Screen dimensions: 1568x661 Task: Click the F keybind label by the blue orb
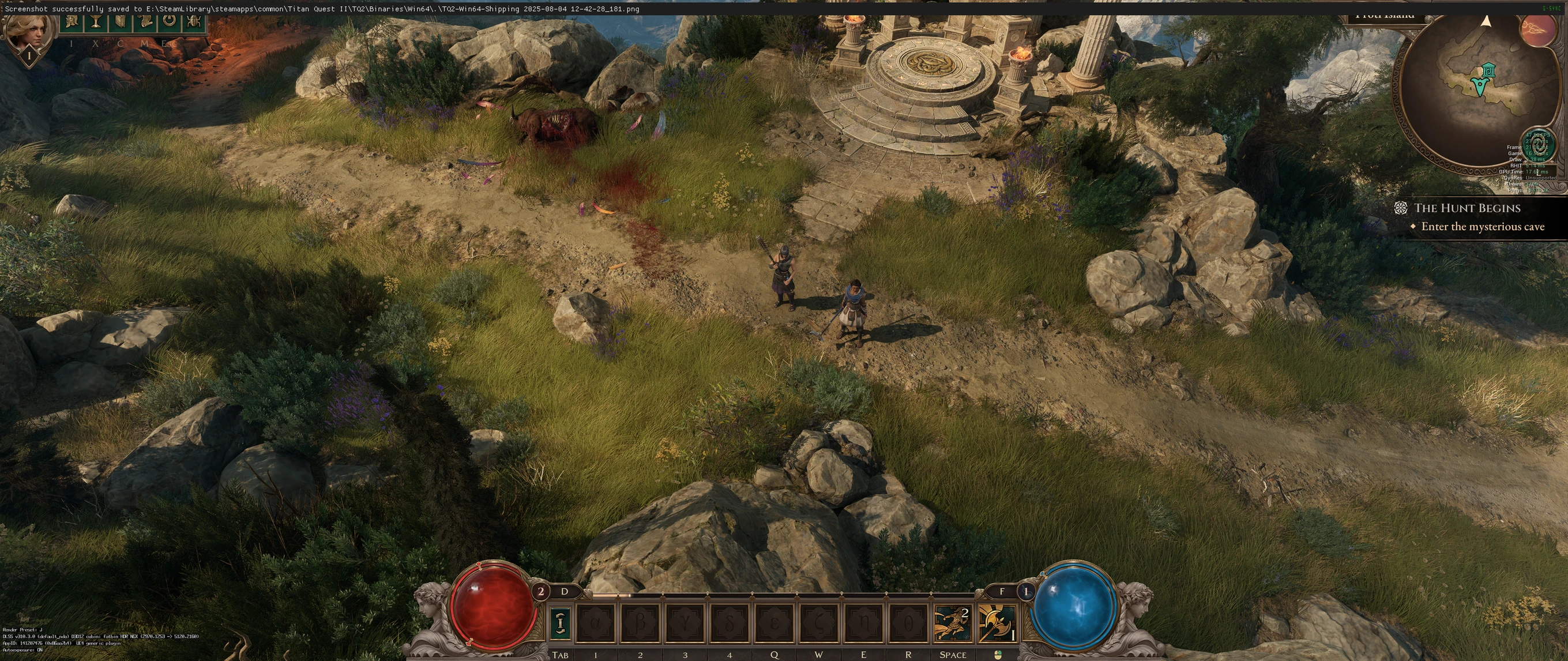click(x=1003, y=591)
